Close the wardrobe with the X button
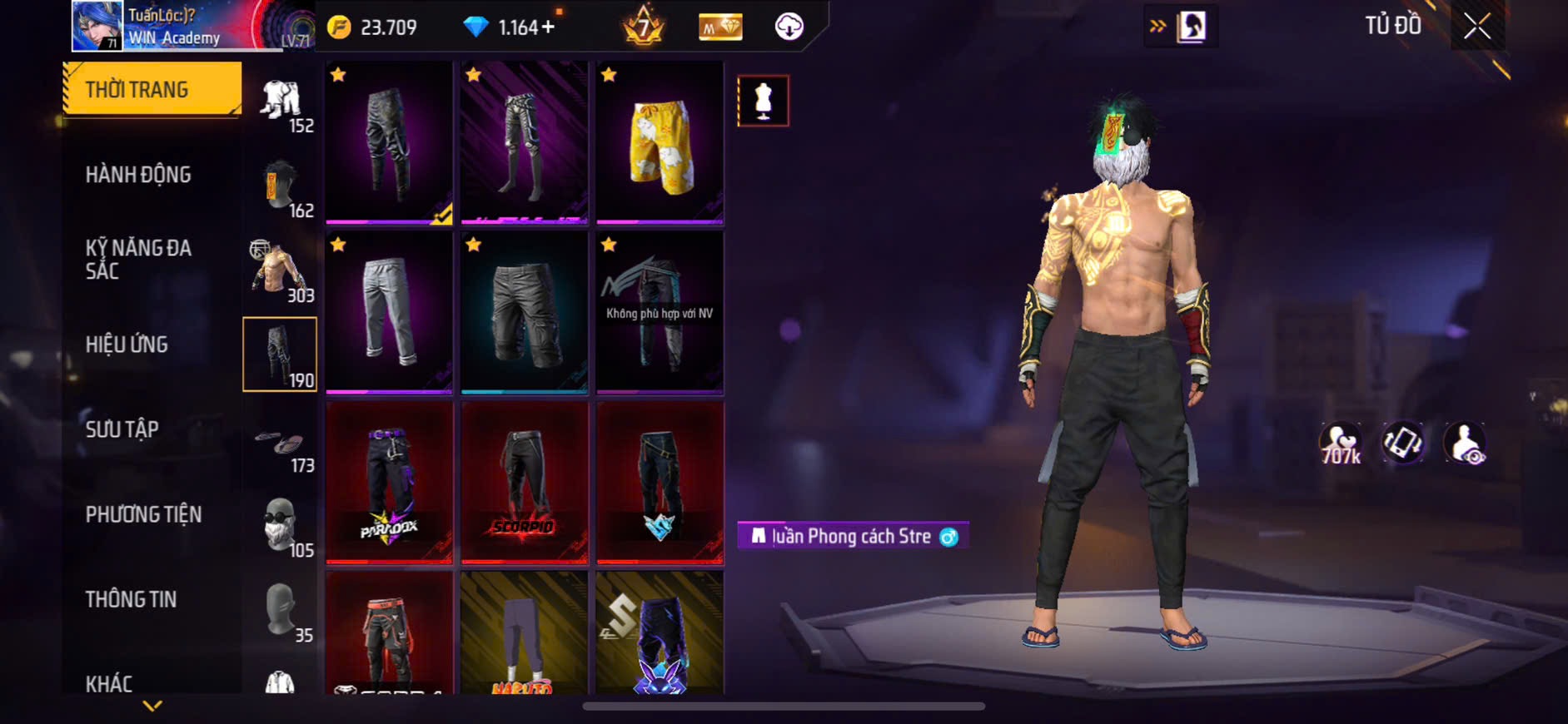The width and height of the screenshot is (1568, 724). [1477, 27]
